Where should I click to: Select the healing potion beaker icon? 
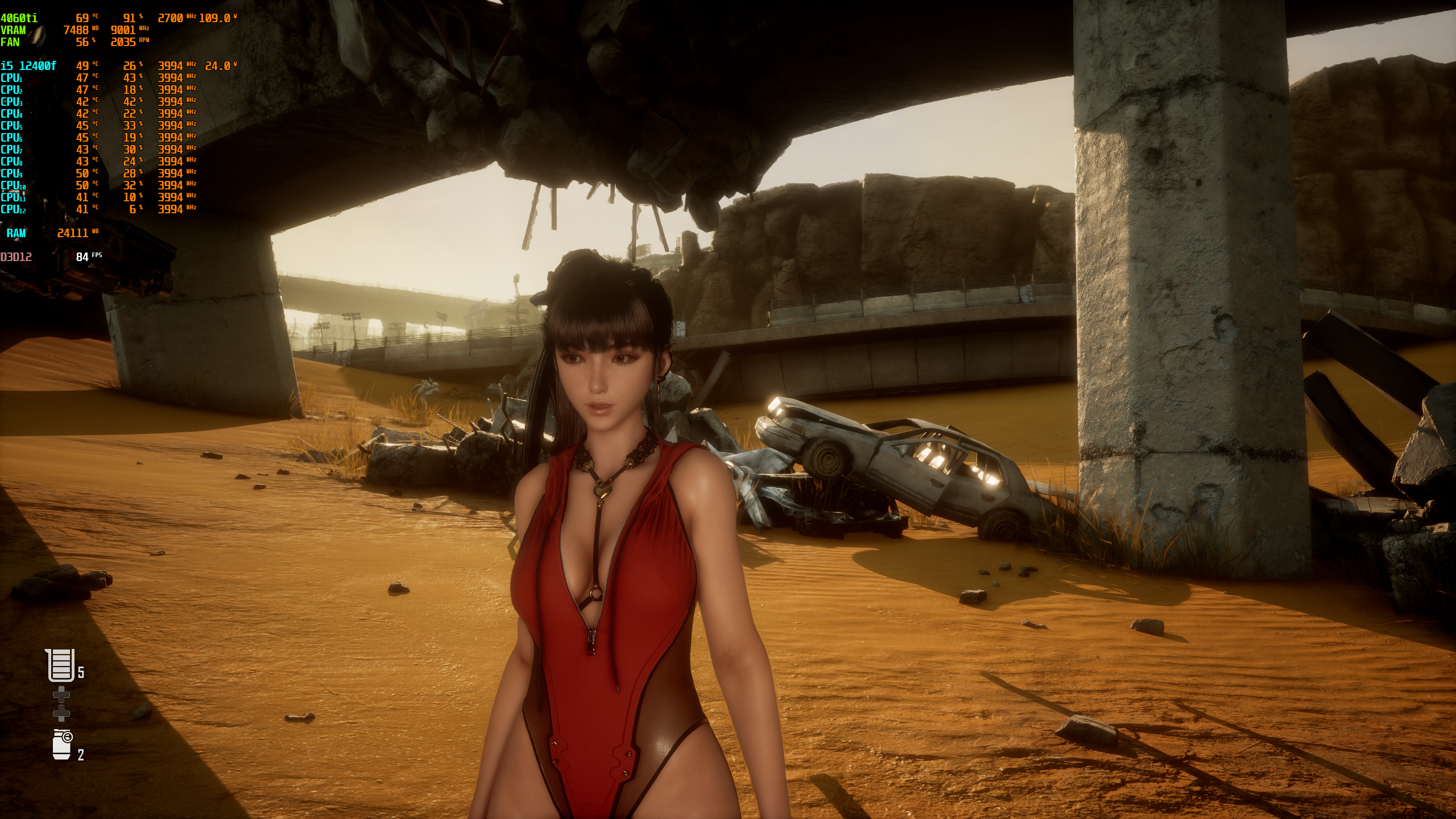point(61,665)
